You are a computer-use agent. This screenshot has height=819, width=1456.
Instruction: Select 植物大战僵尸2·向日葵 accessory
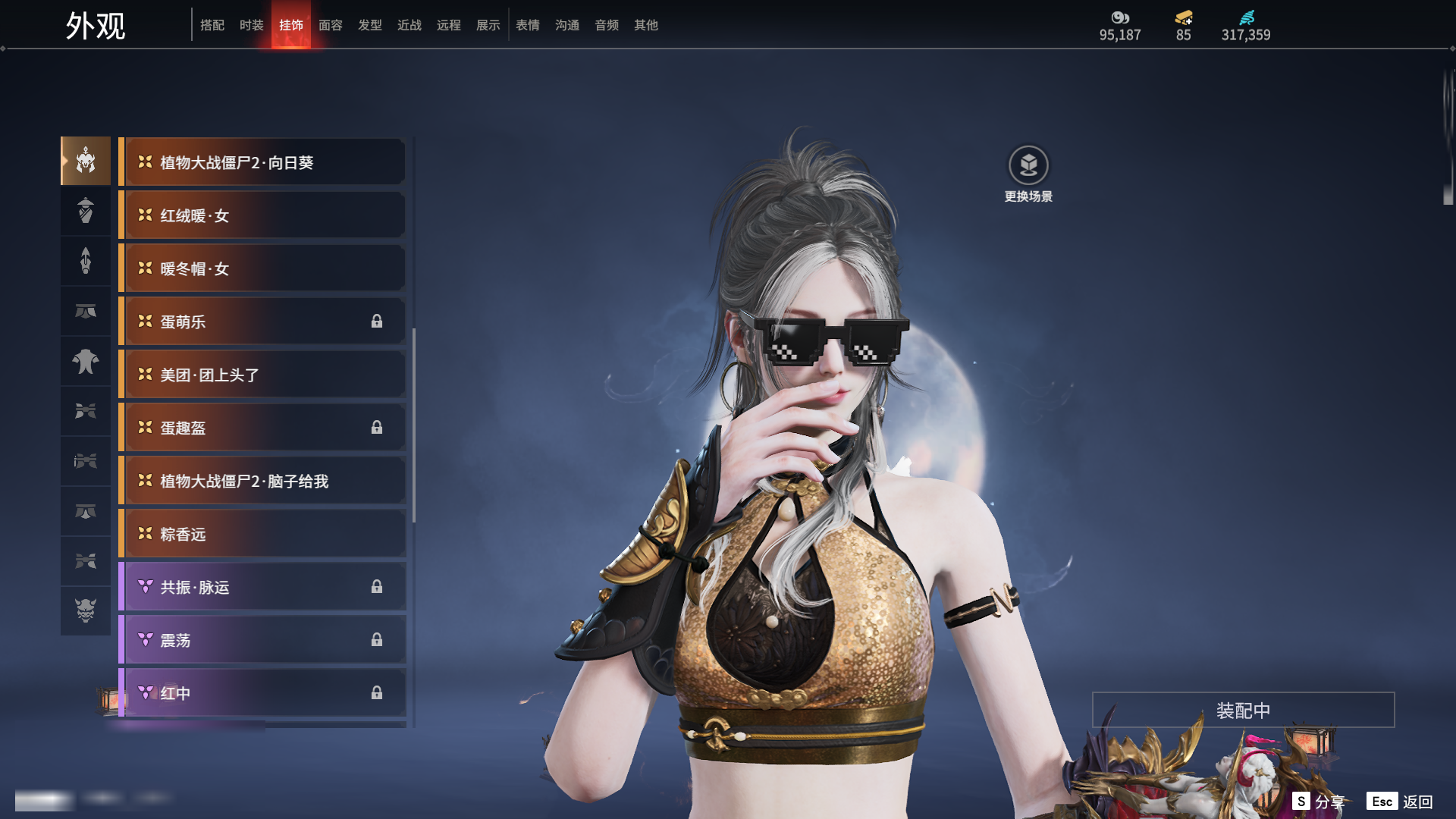click(262, 162)
